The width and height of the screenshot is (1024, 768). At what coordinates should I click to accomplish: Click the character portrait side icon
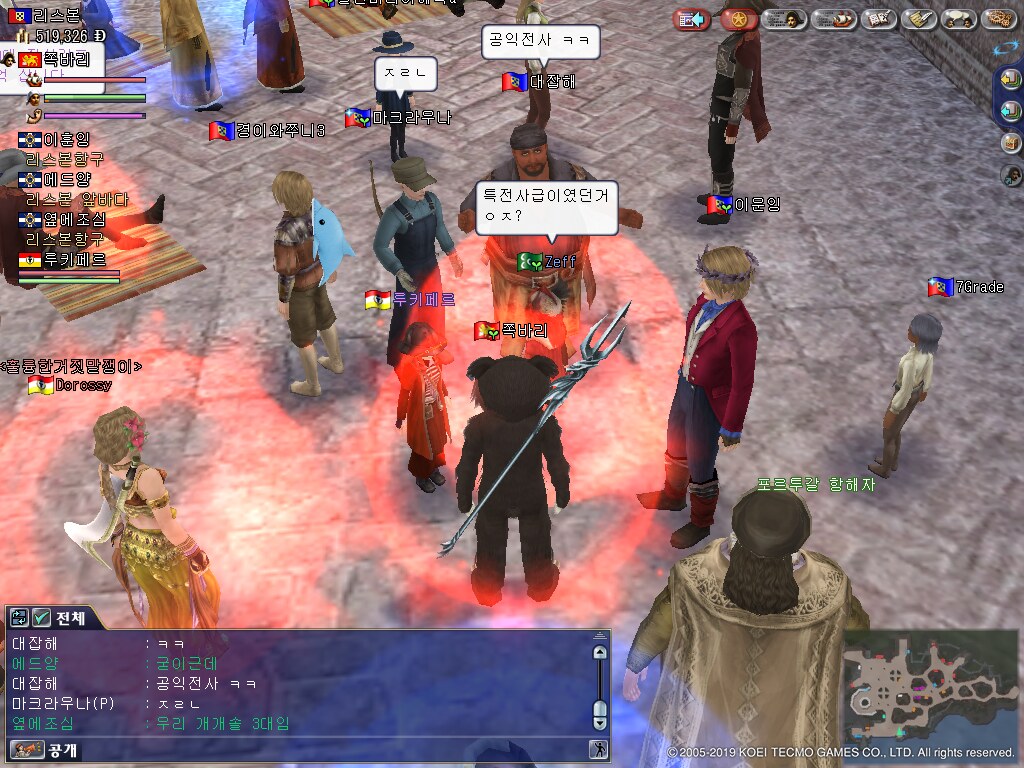(x=1011, y=175)
